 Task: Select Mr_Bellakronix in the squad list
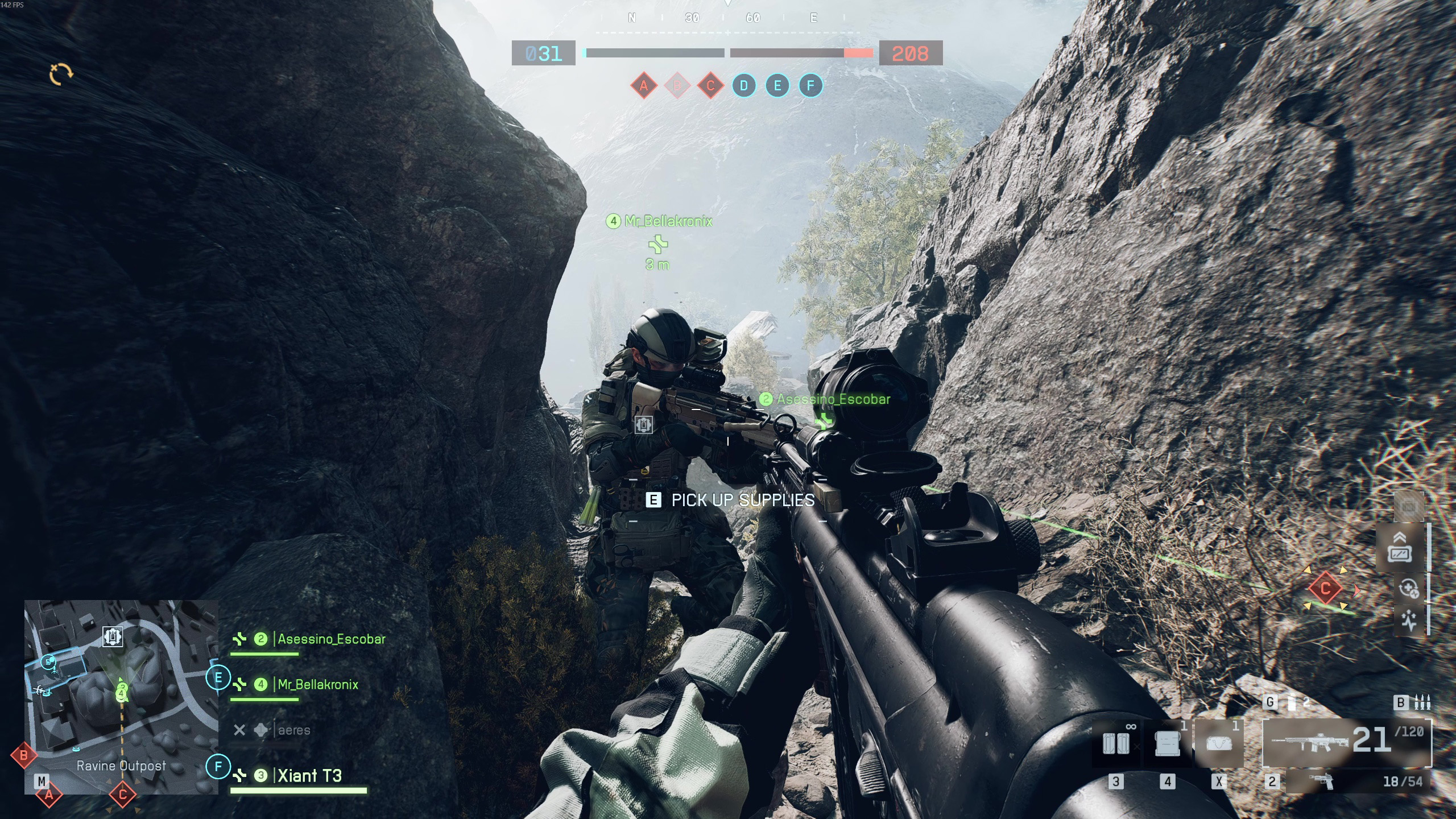click(317, 685)
